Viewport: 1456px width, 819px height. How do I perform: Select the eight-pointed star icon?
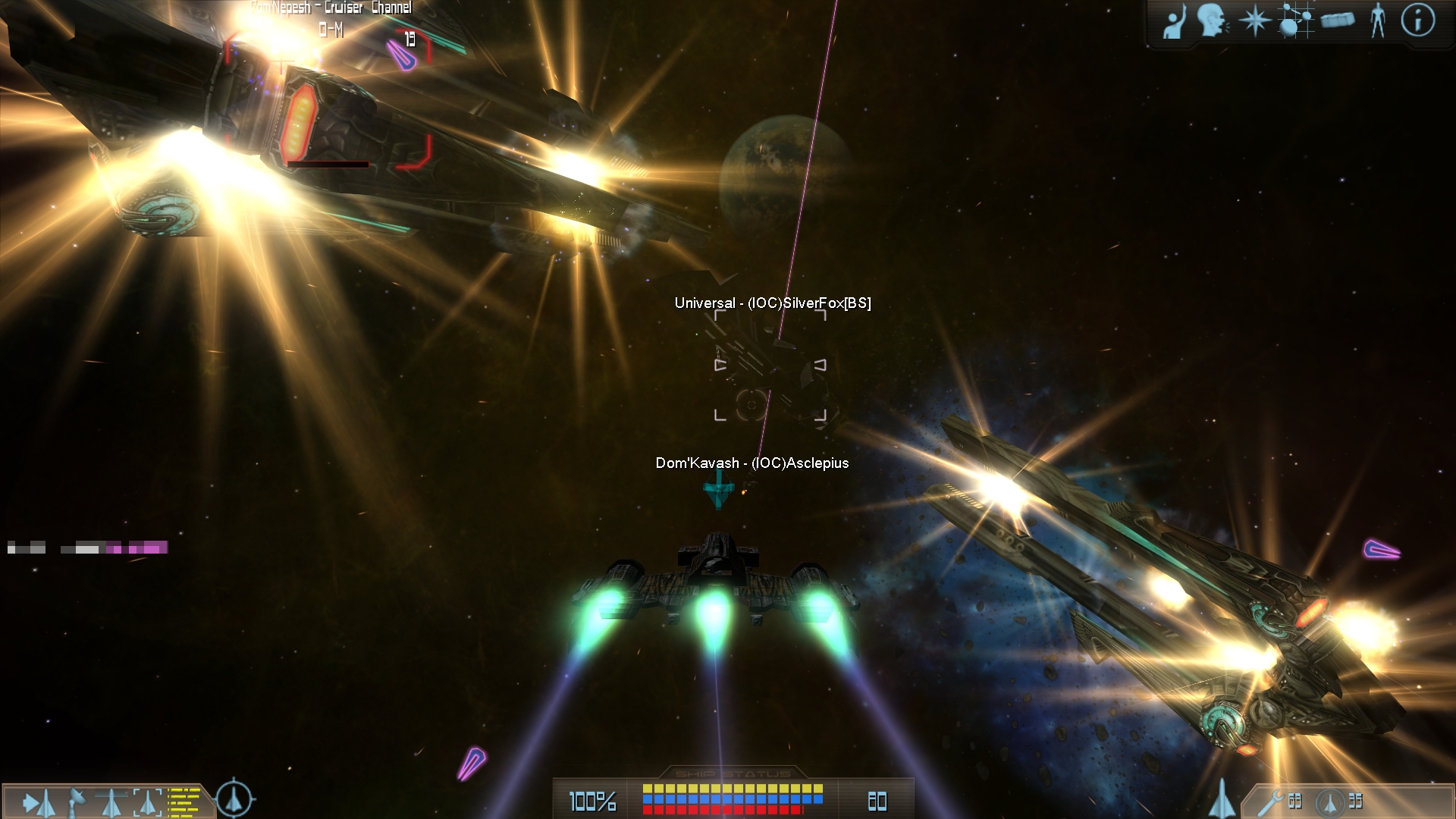[x=1254, y=20]
